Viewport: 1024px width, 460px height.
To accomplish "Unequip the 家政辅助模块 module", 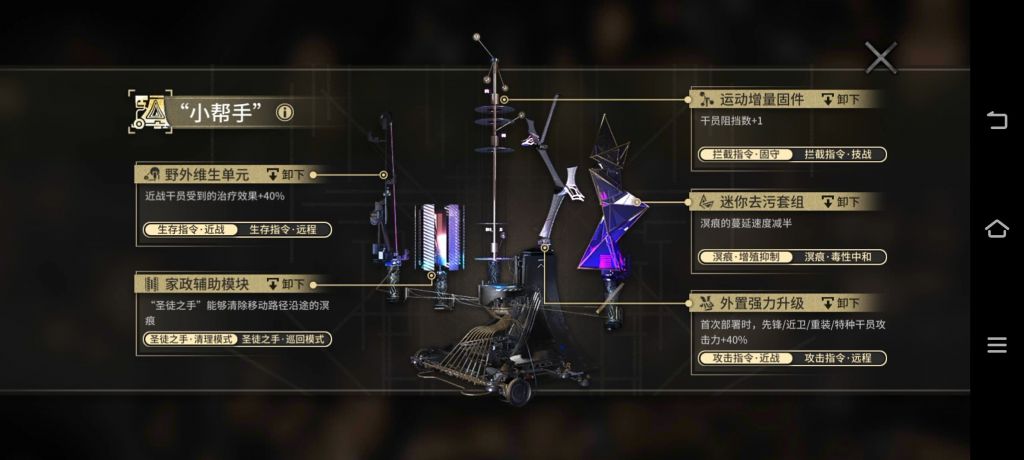I will pyautogui.click(x=287, y=284).
